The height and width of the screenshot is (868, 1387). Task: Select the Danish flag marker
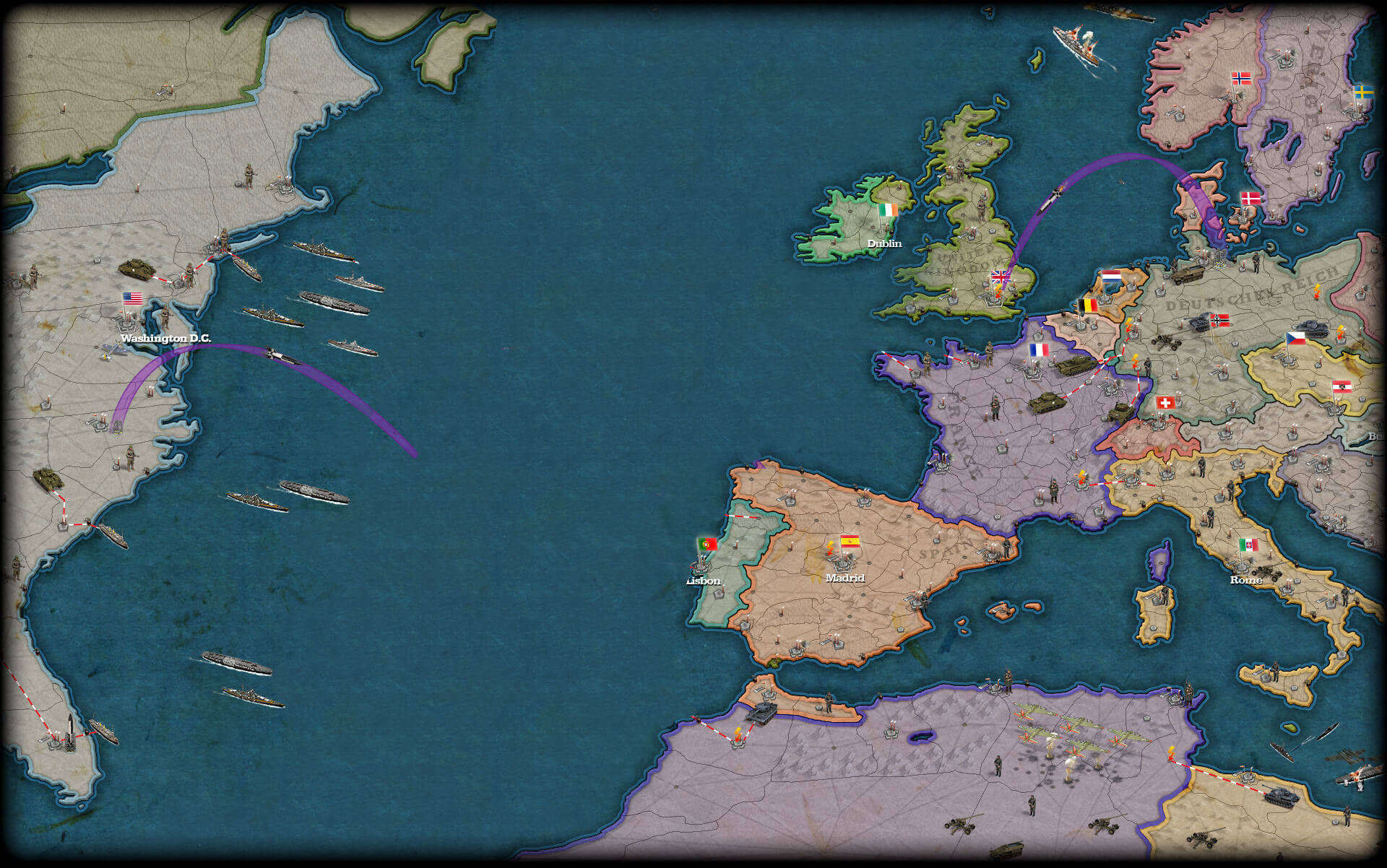click(1250, 198)
